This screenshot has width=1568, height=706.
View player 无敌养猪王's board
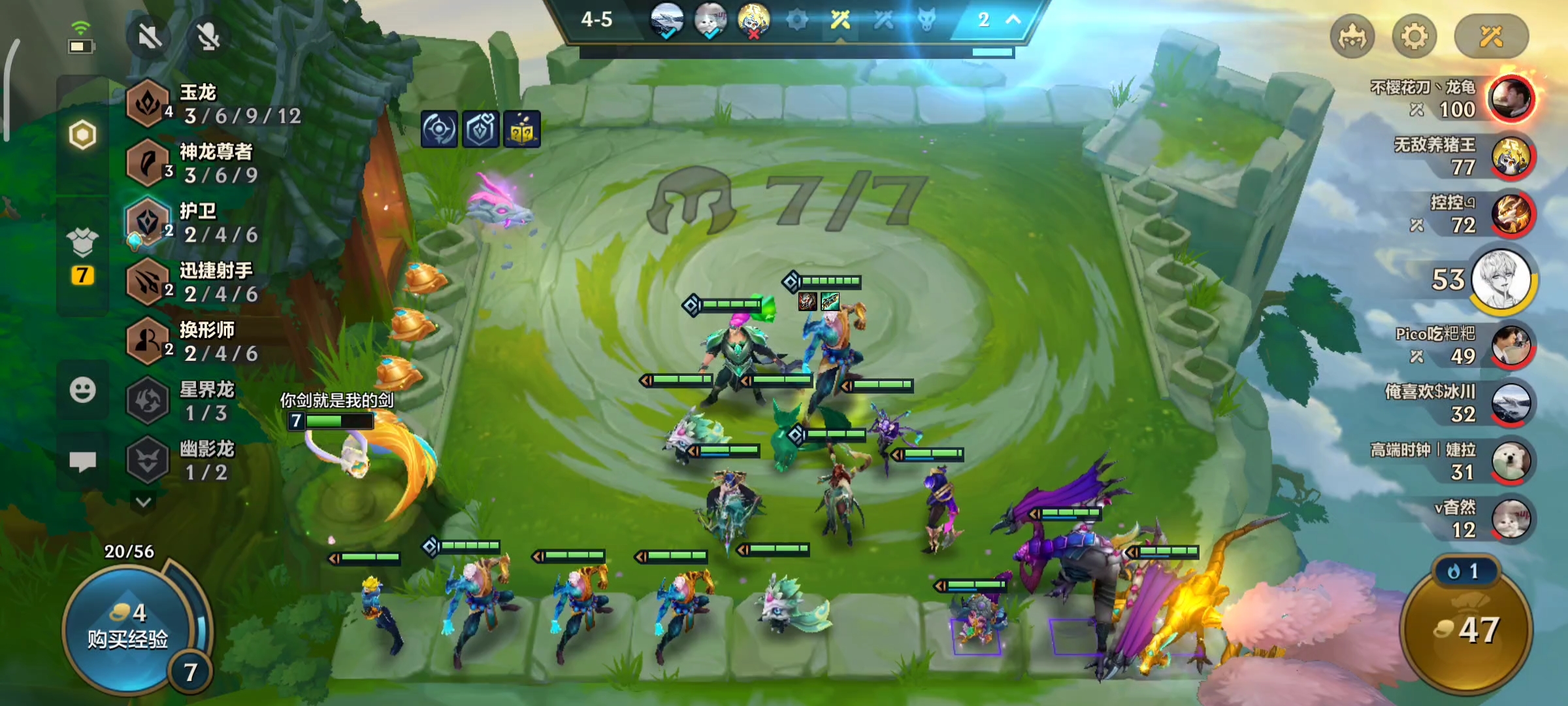pyautogui.click(x=1511, y=157)
